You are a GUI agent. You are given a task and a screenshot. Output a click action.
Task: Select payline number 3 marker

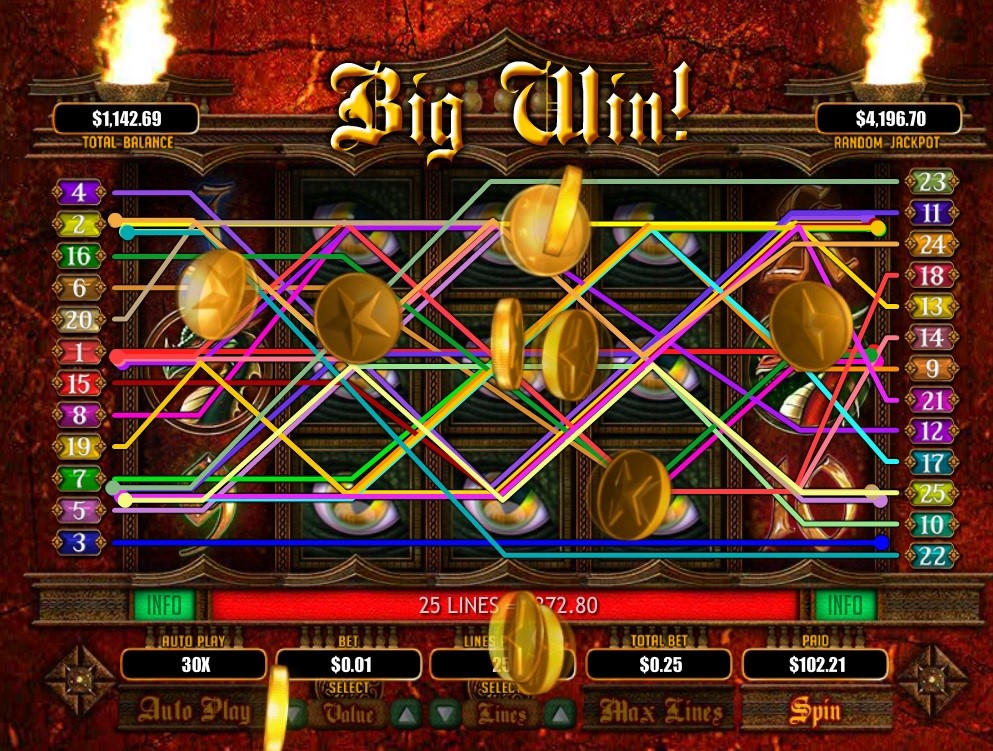tap(80, 543)
